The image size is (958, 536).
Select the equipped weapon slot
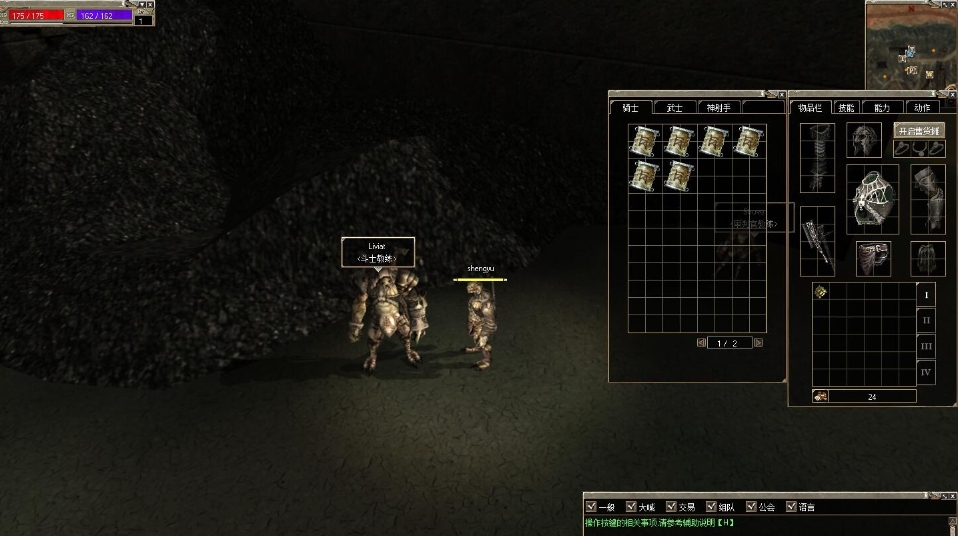[817, 241]
